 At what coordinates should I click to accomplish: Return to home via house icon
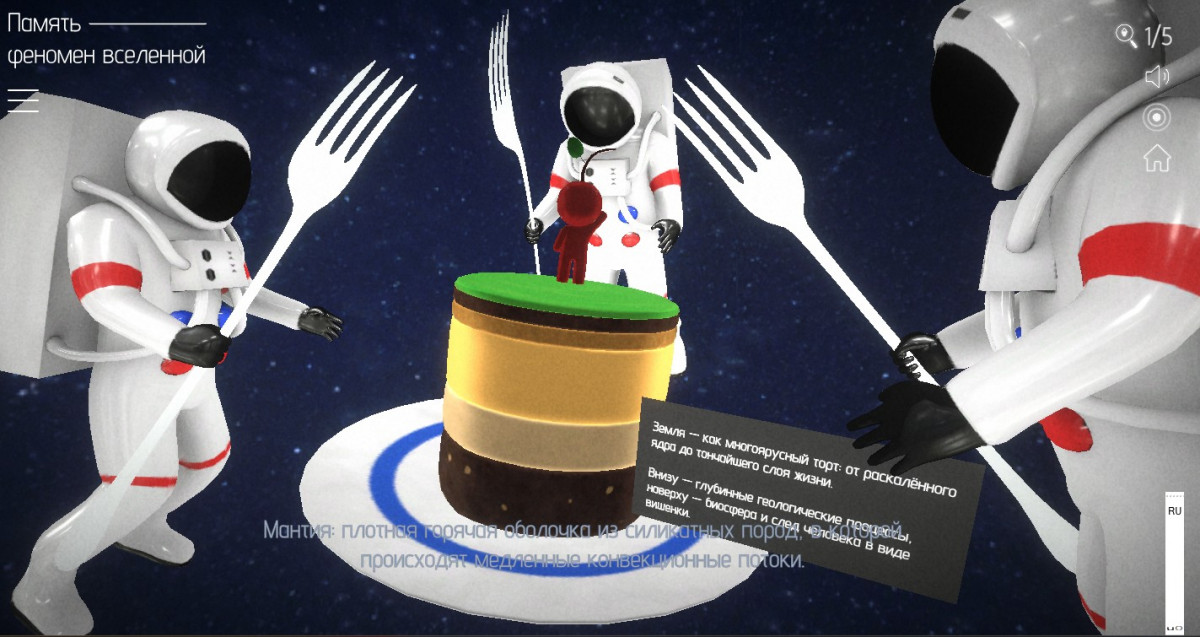tap(1157, 157)
